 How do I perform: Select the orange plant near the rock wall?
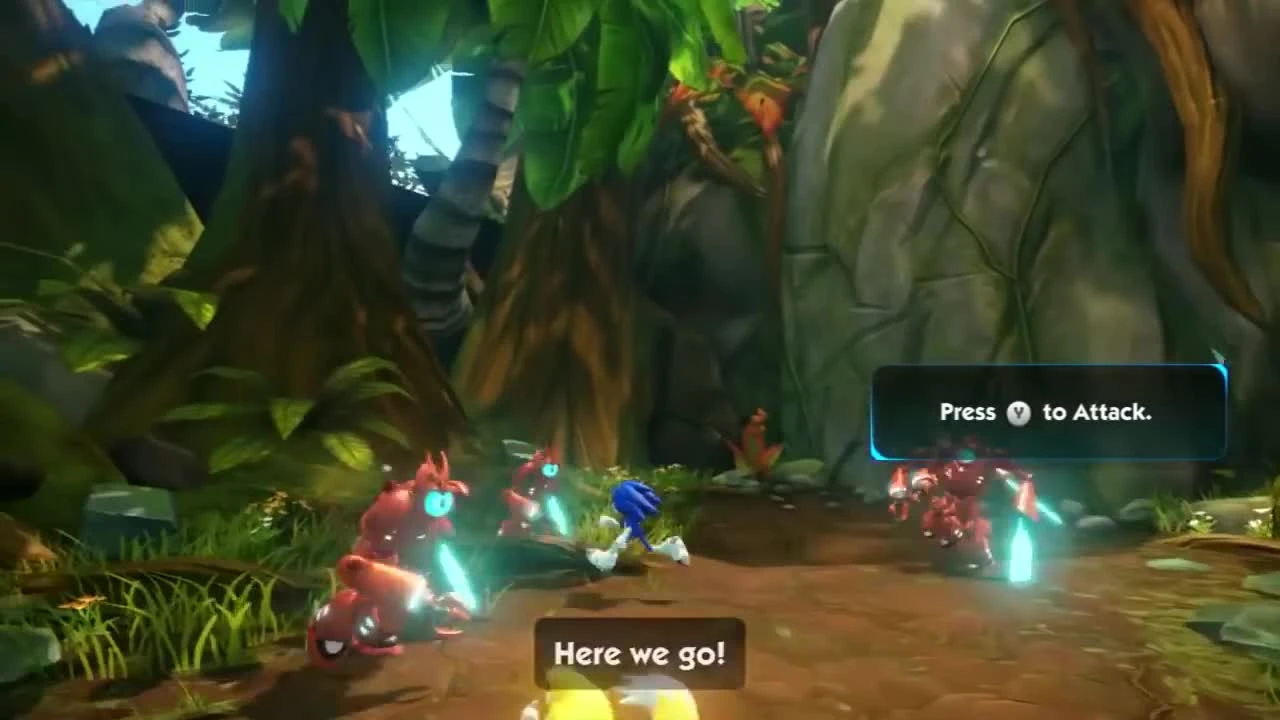click(x=758, y=445)
